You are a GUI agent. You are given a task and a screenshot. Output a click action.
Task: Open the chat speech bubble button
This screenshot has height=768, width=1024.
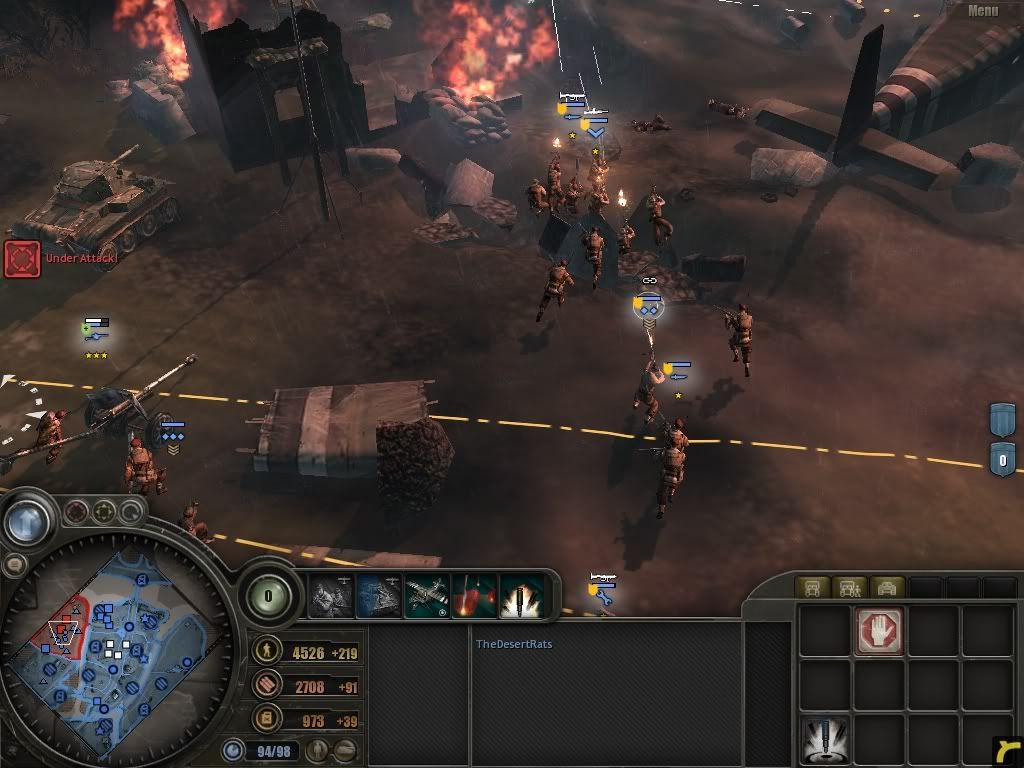coord(14,565)
